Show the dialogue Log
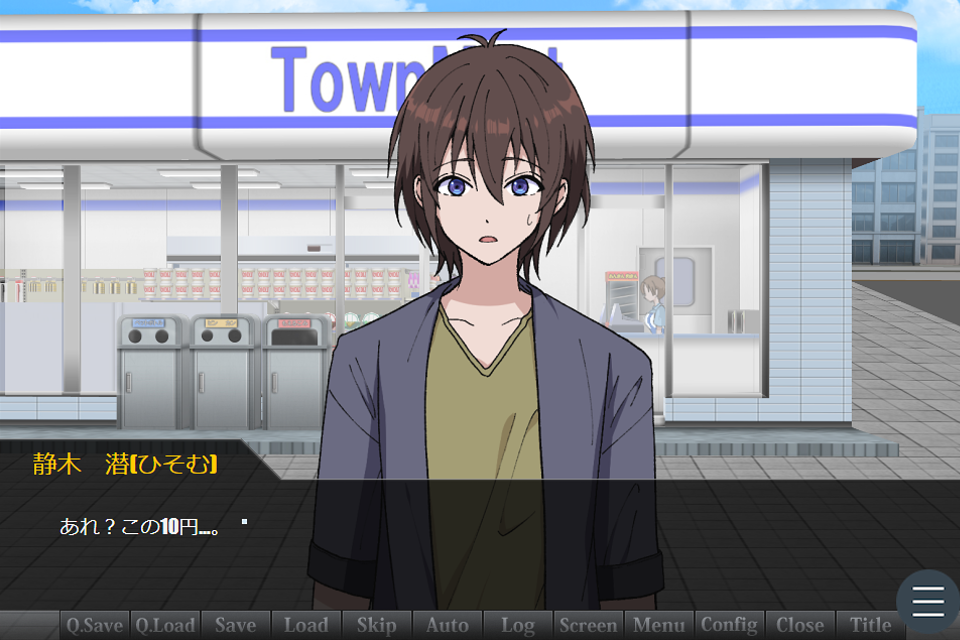The height and width of the screenshot is (640, 960). coord(518,625)
